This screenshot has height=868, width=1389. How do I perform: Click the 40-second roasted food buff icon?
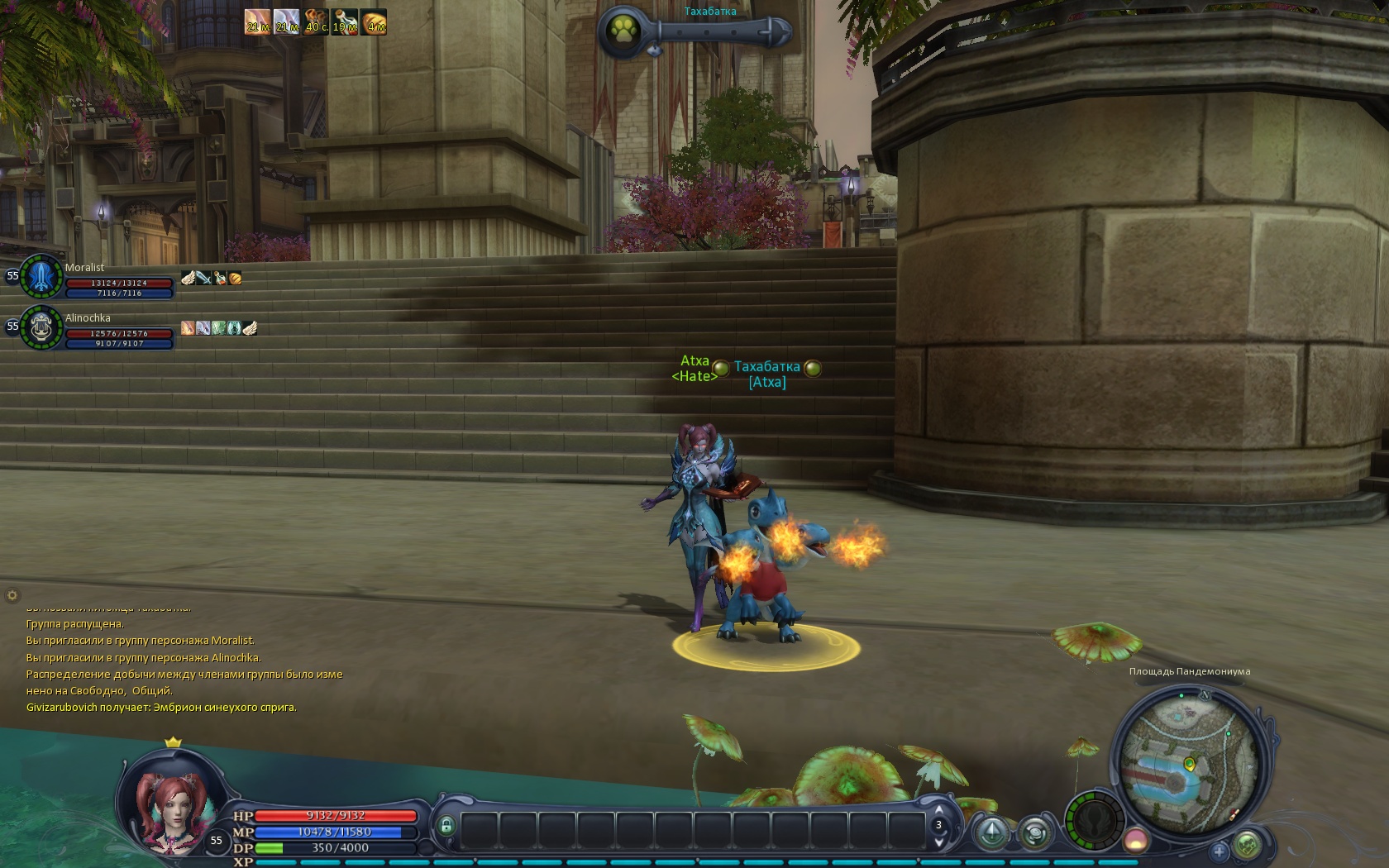[316, 21]
